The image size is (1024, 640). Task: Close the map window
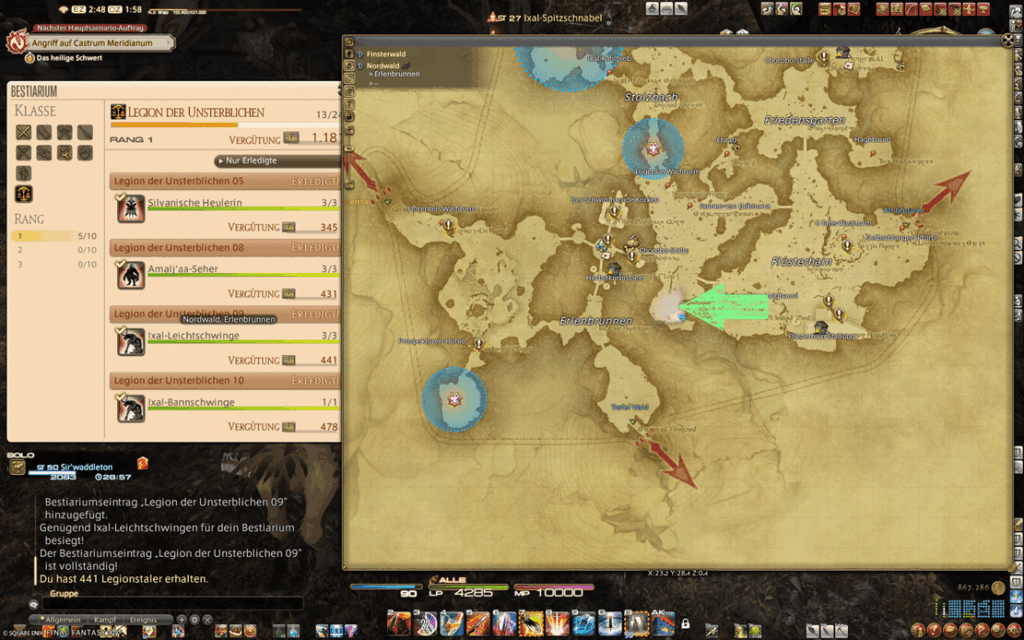click(1007, 41)
